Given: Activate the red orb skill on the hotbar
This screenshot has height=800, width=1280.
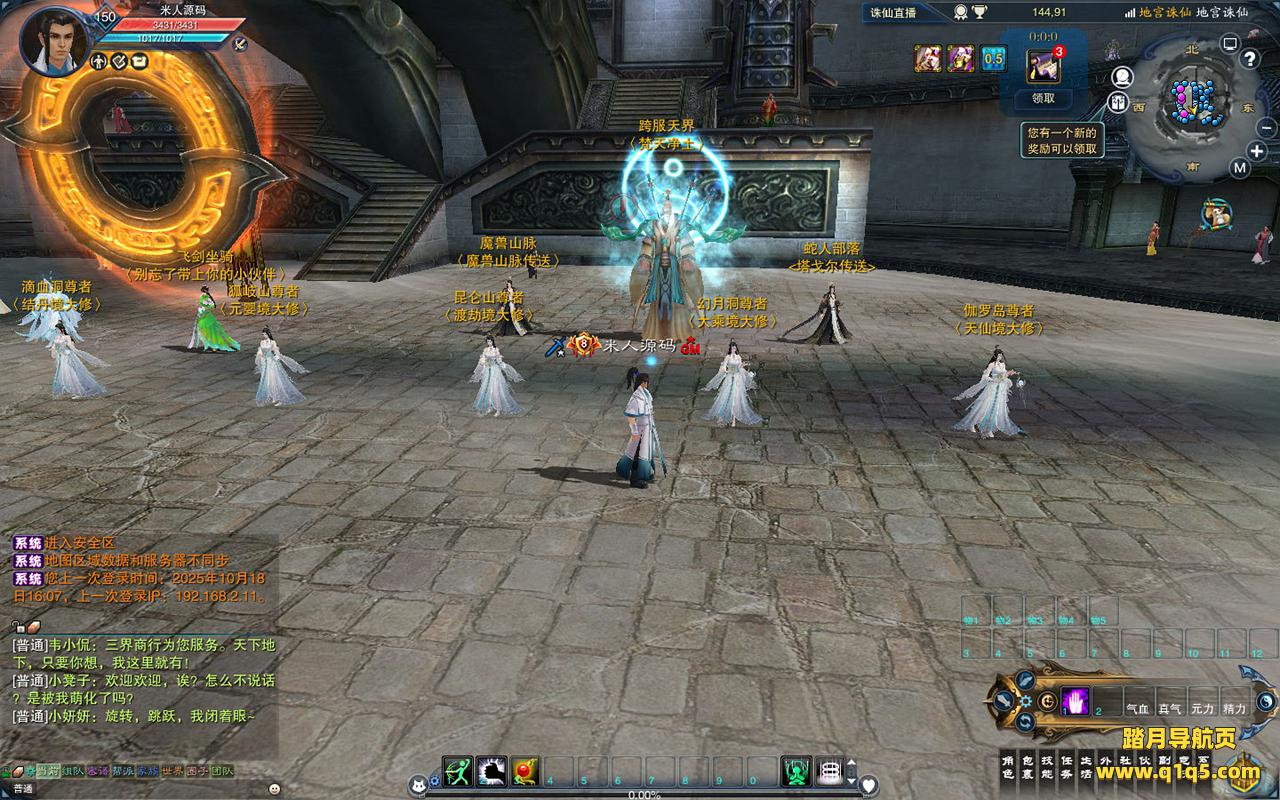Looking at the screenshot, I should click(x=525, y=770).
